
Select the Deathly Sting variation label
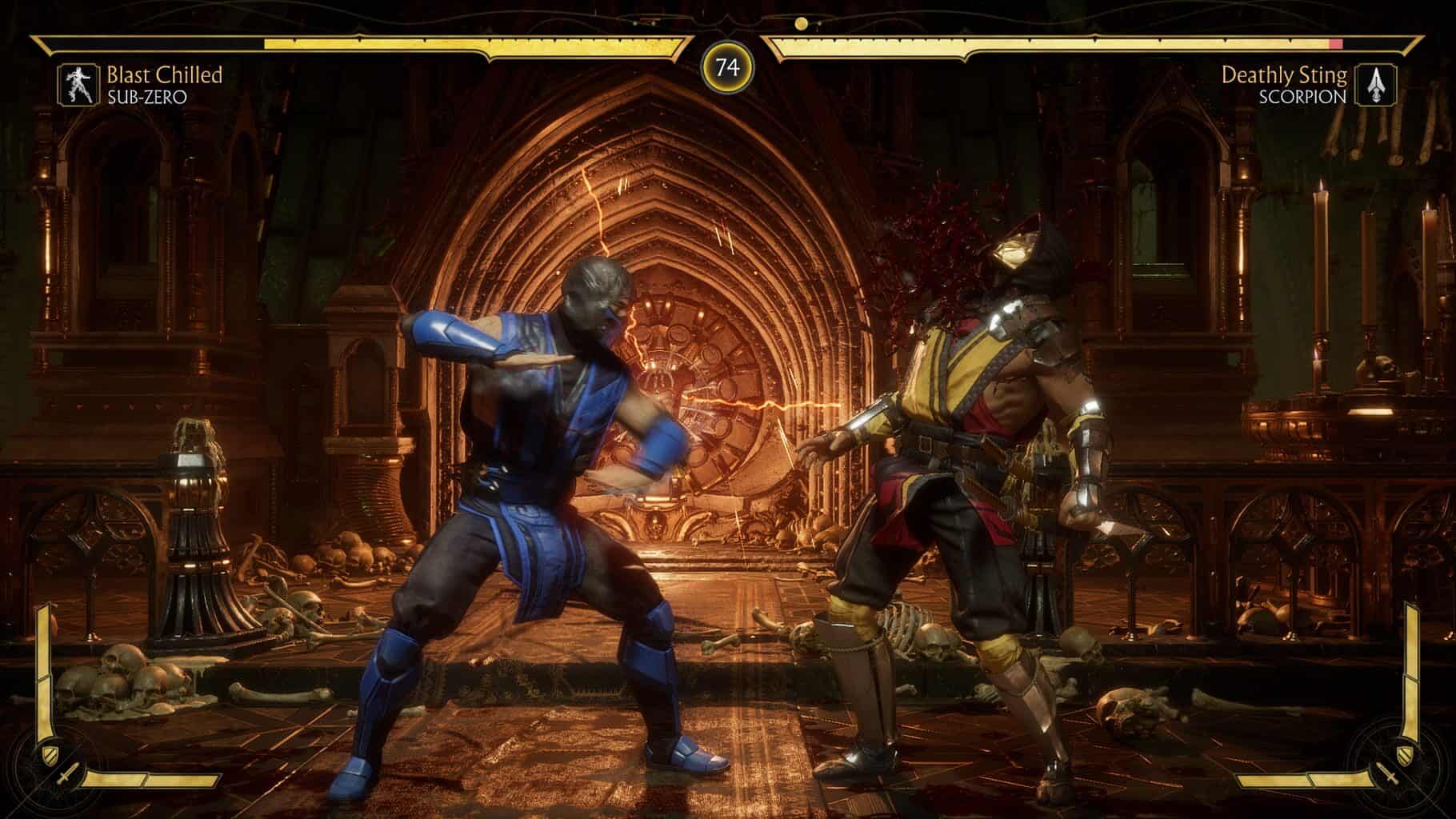click(x=1286, y=77)
